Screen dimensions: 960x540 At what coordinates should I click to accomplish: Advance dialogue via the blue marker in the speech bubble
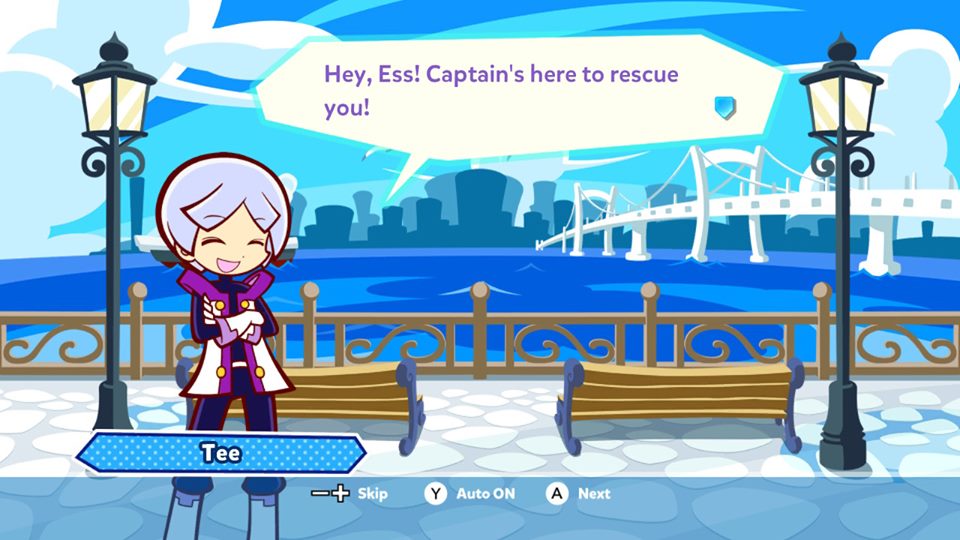725,106
